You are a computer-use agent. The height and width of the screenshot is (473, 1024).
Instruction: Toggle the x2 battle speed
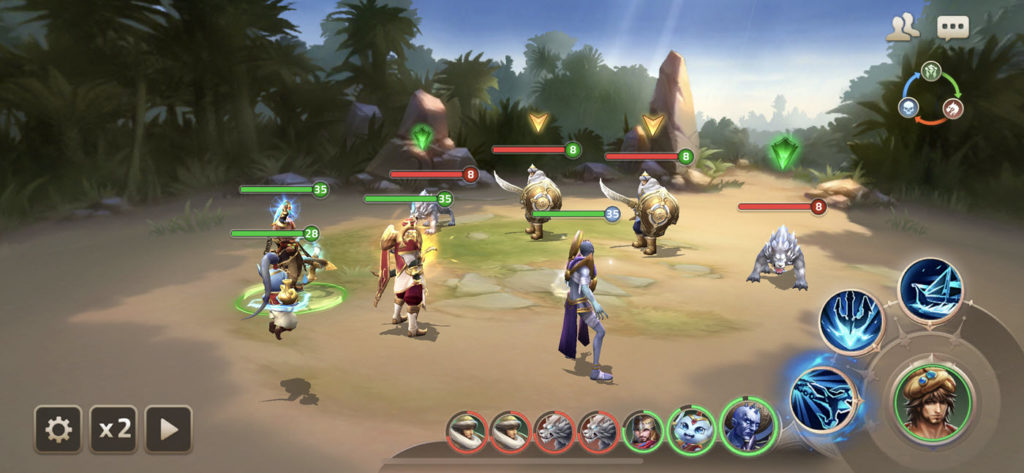tap(114, 429)
